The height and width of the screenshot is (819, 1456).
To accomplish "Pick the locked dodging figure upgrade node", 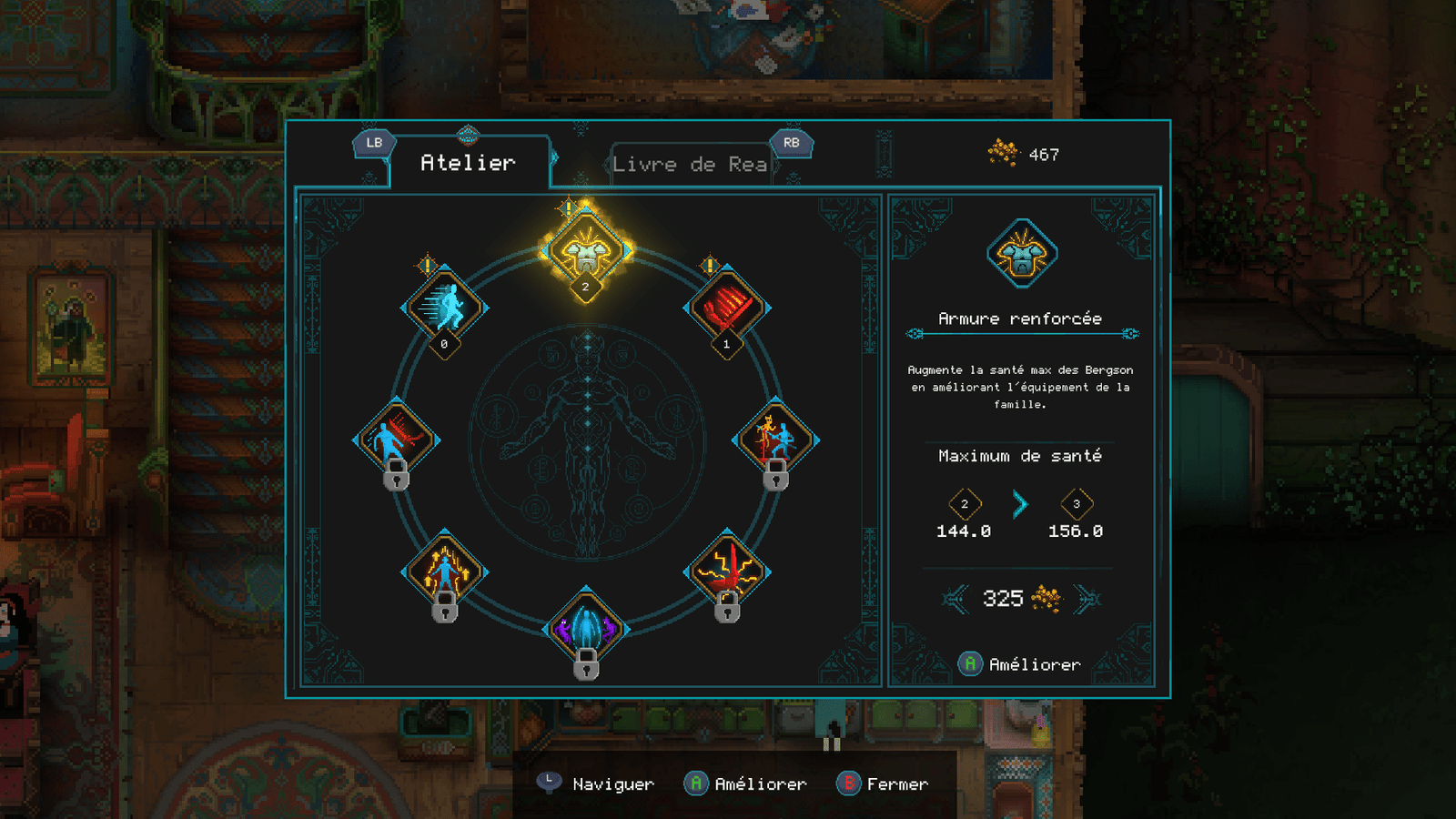I will pos(396,440).
